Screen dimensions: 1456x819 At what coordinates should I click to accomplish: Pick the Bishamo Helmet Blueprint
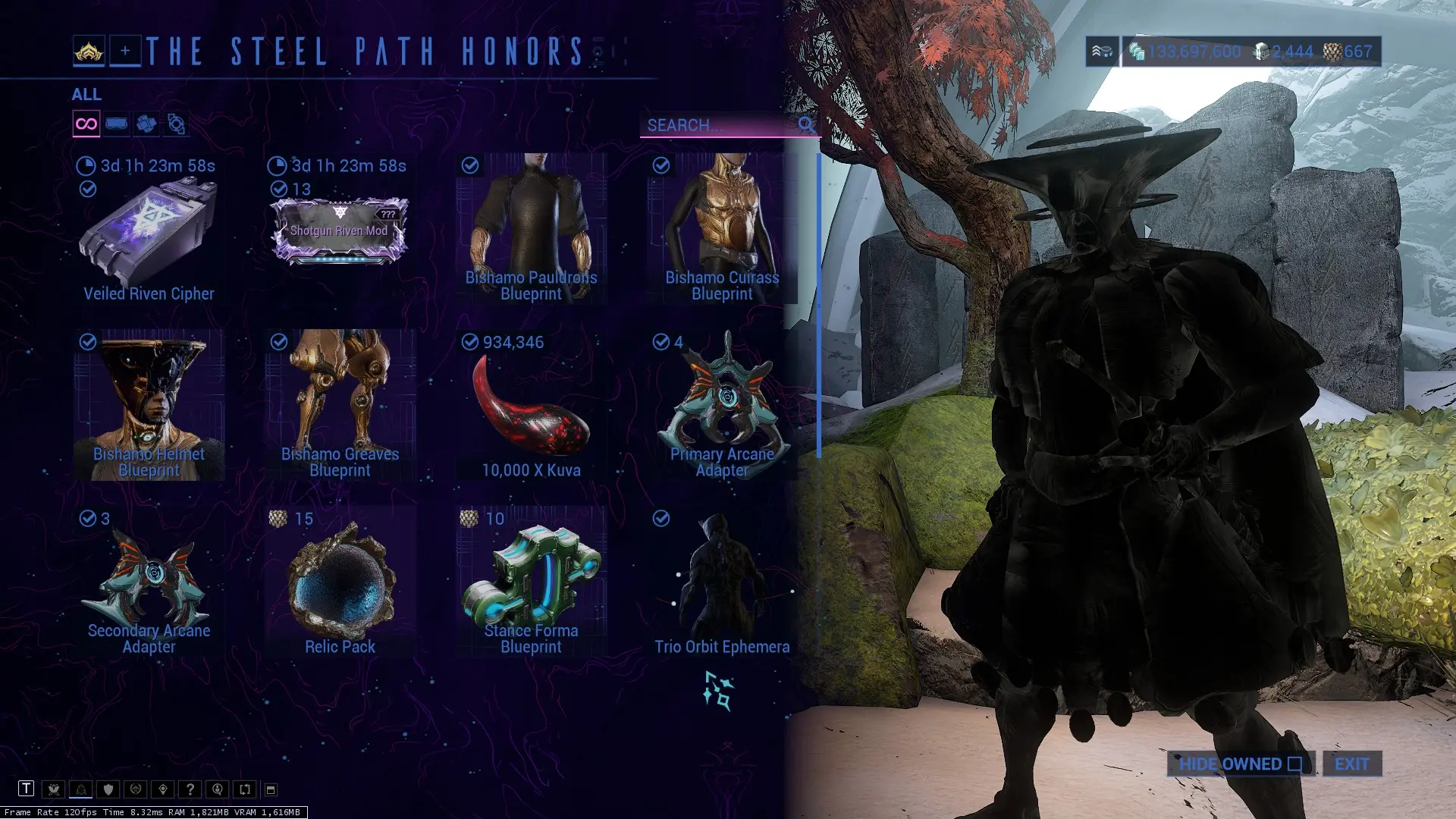(149, 405)
